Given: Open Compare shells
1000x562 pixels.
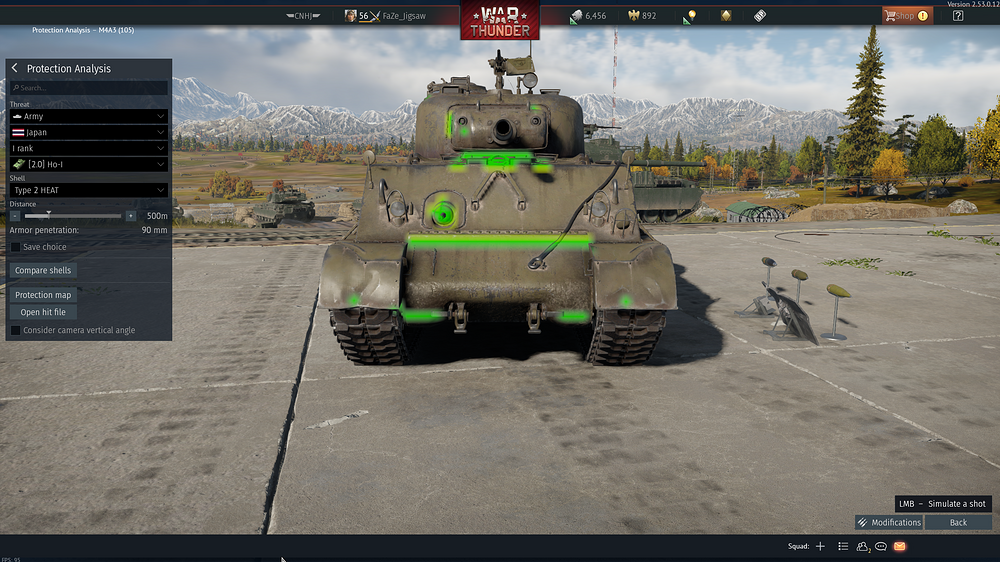Looking at the screenshot, I should (x=44, y=270).
